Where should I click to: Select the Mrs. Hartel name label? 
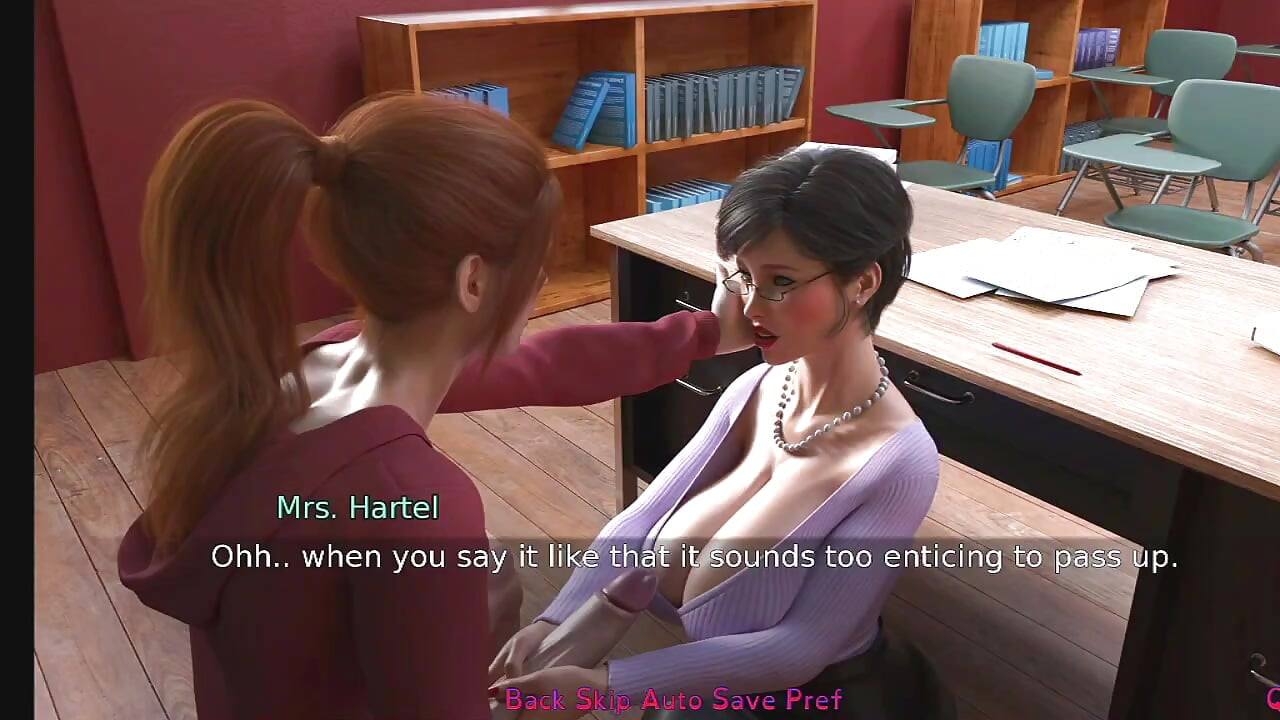pos(357,508)
